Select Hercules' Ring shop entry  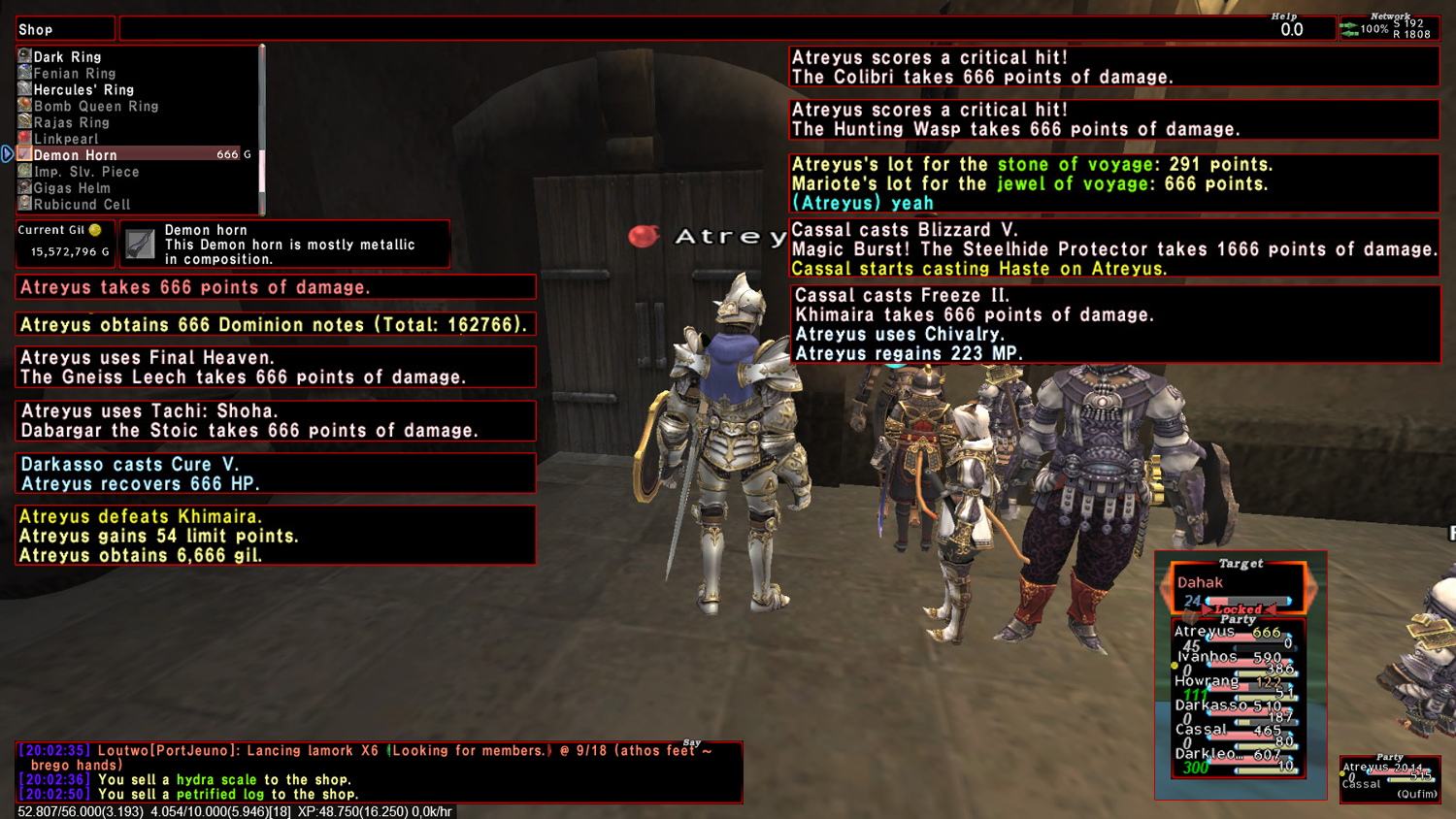pos(83,90)
